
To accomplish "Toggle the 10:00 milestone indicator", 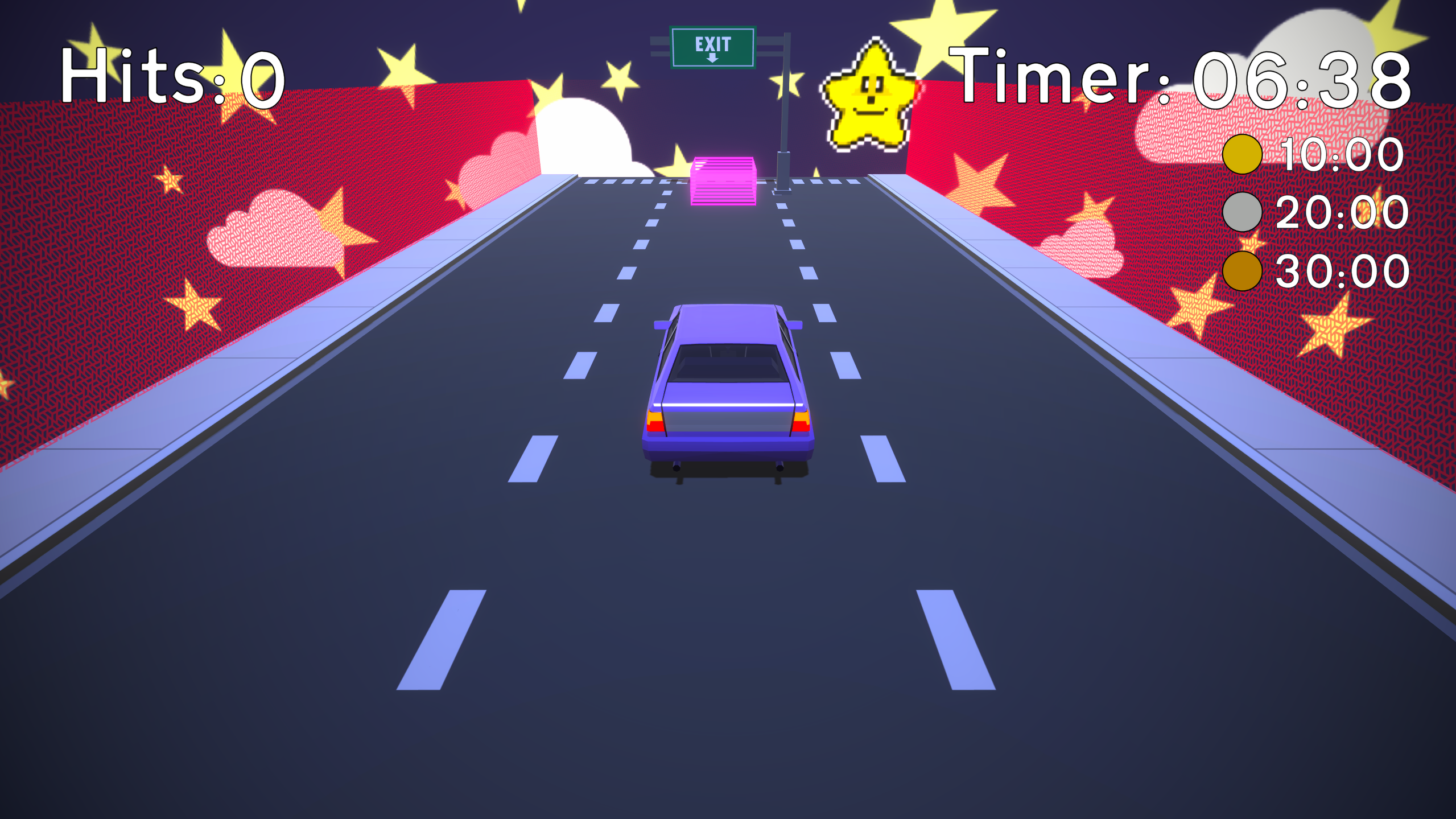I will (1243, 154).
